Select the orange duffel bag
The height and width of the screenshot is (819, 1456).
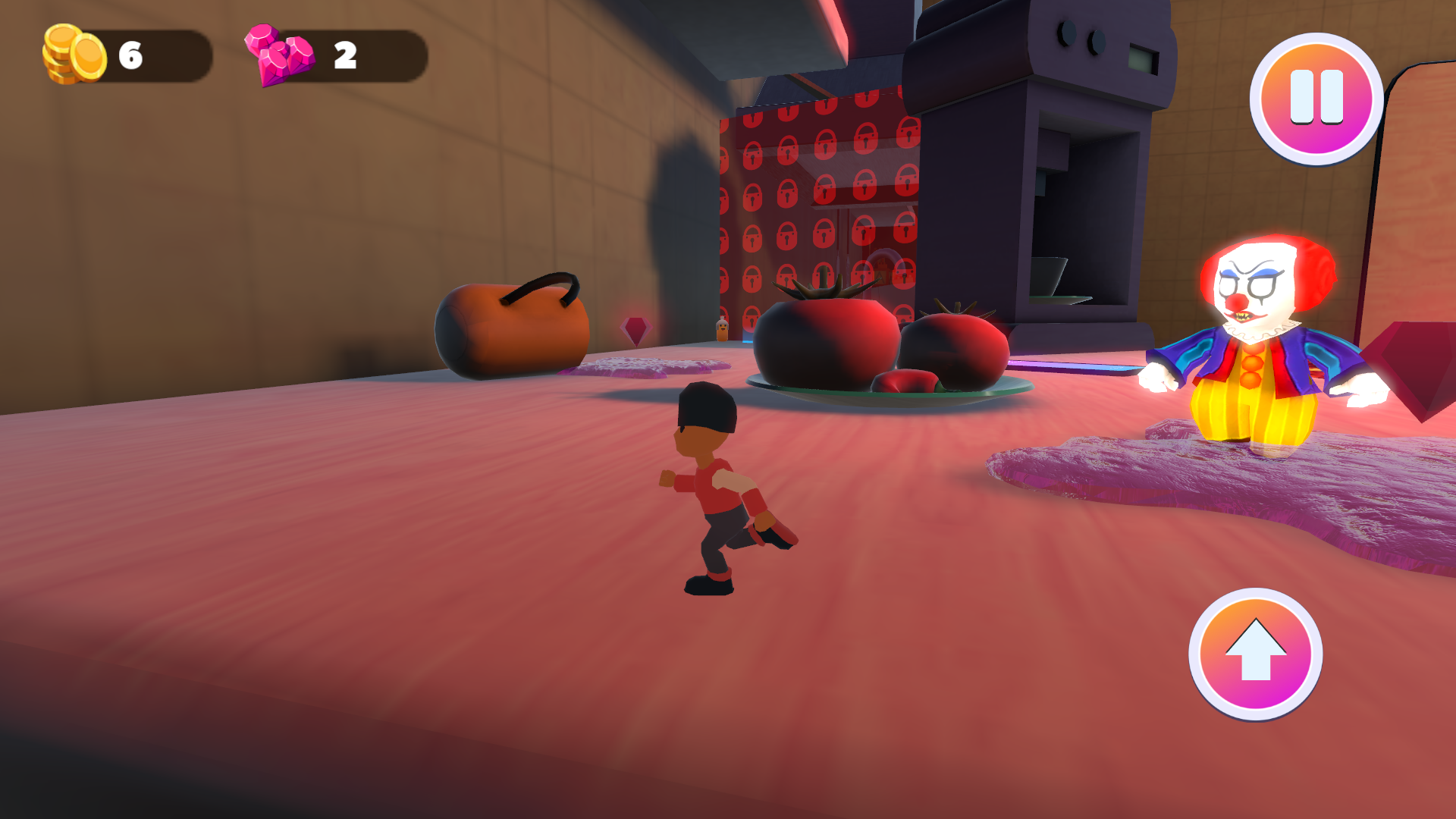pyautogui.click(x=516, y=326)
